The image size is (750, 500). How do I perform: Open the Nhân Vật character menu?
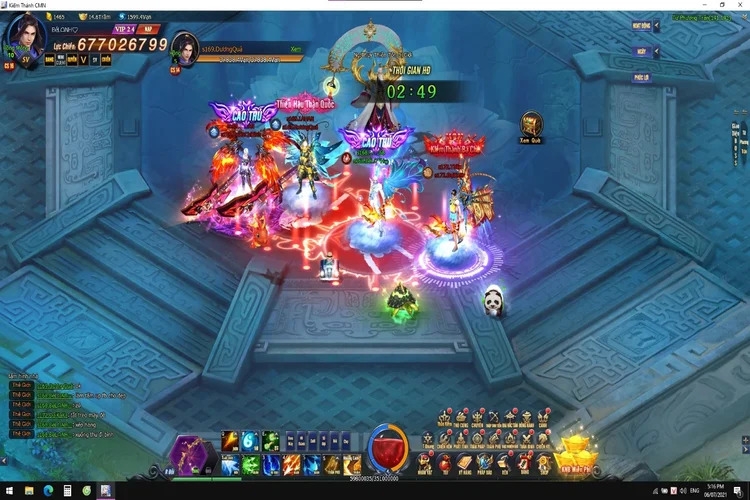point(426,463)
